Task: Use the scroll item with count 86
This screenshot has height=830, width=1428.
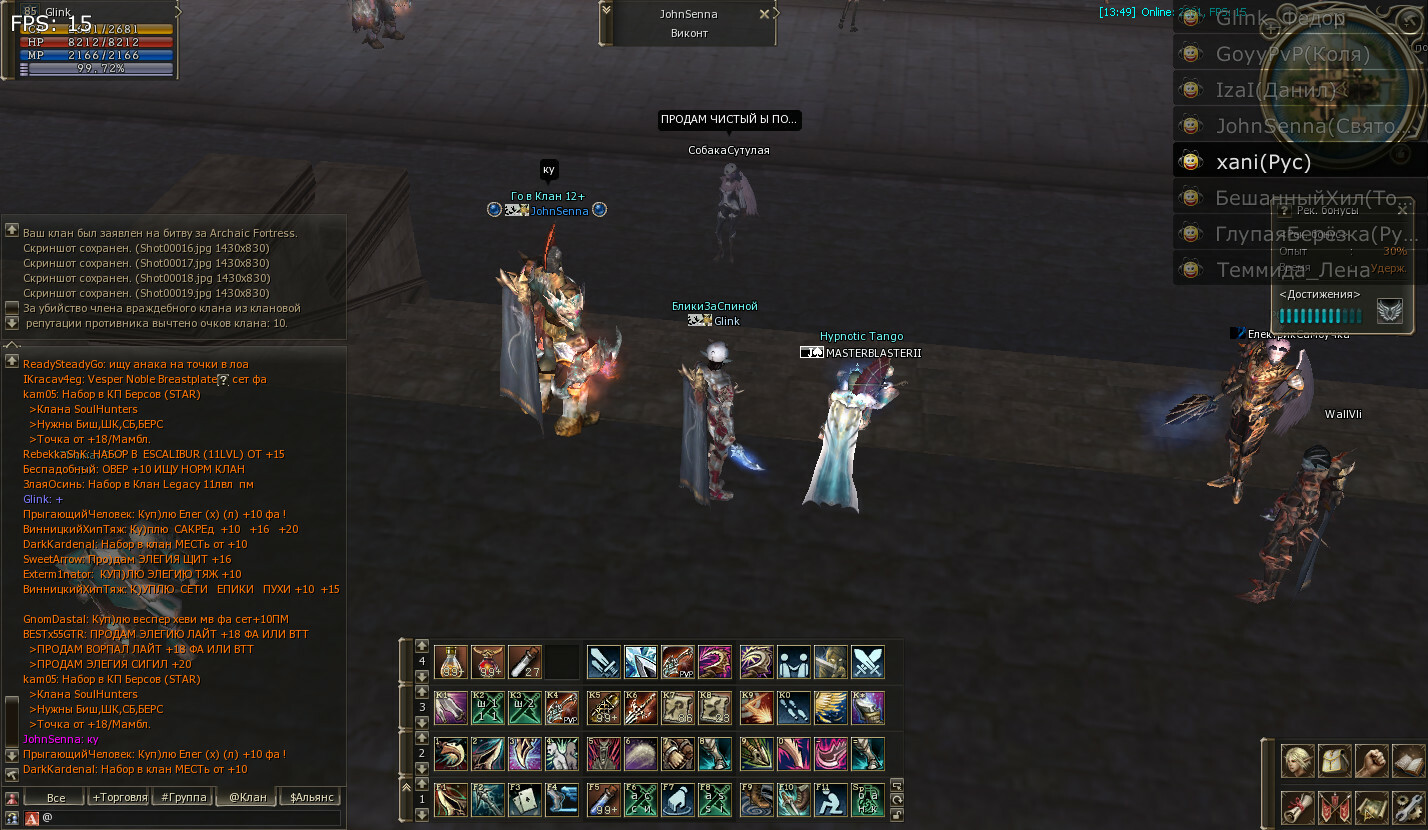Action: pyautogui.click(x=678, y=707)
